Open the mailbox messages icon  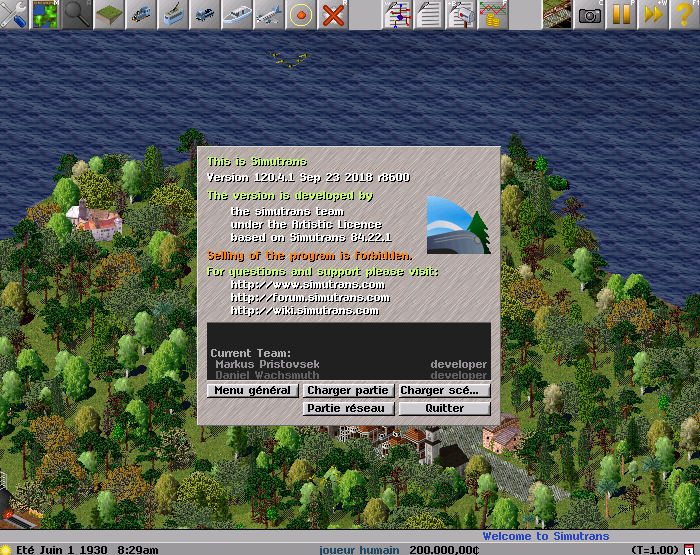tap(461, 14)
